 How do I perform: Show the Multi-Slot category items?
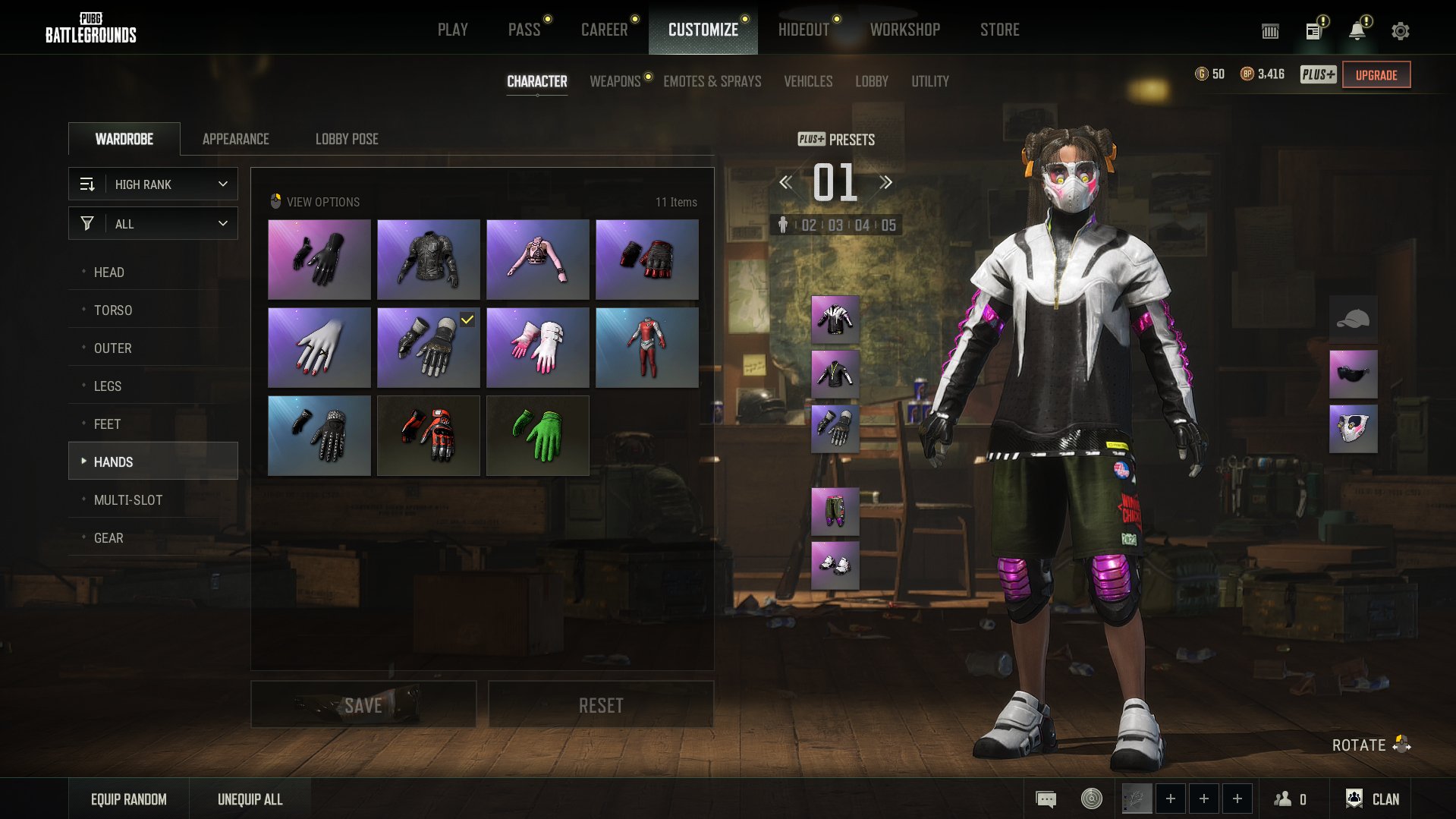tap(128, 499)
